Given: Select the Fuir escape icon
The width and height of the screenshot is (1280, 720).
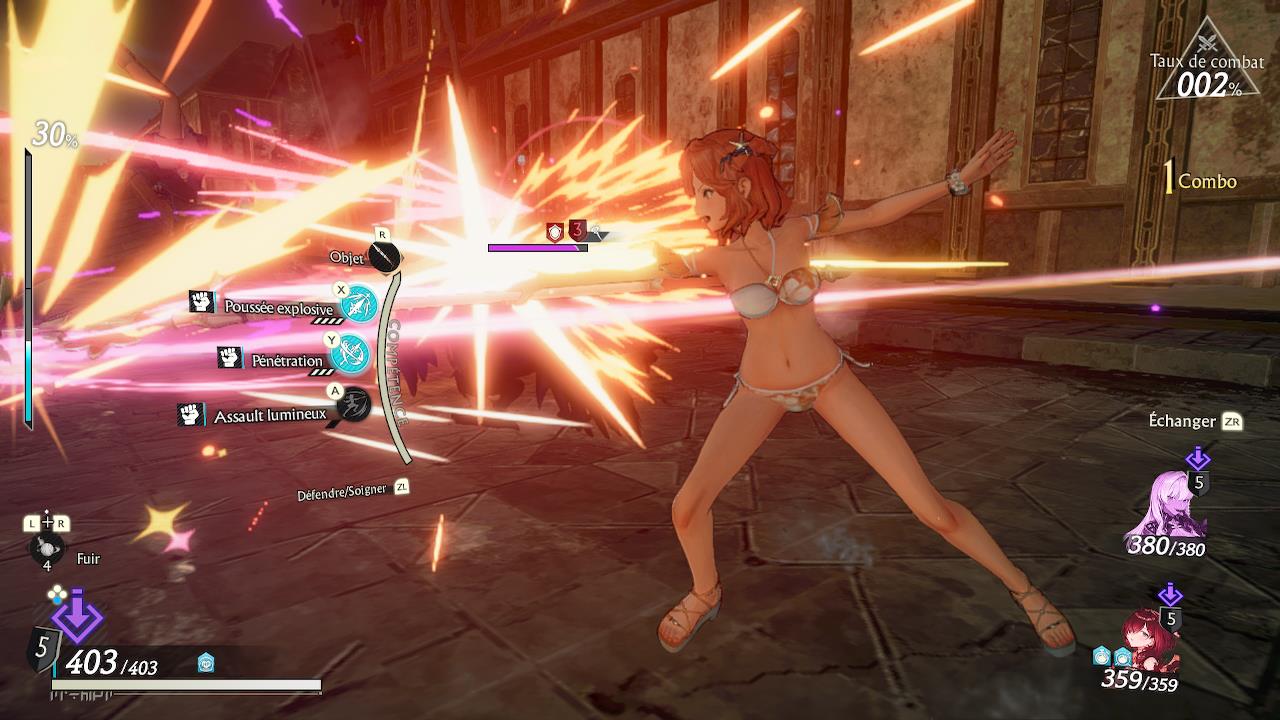Looking at the screenshot, I should [x=48, y=549].
